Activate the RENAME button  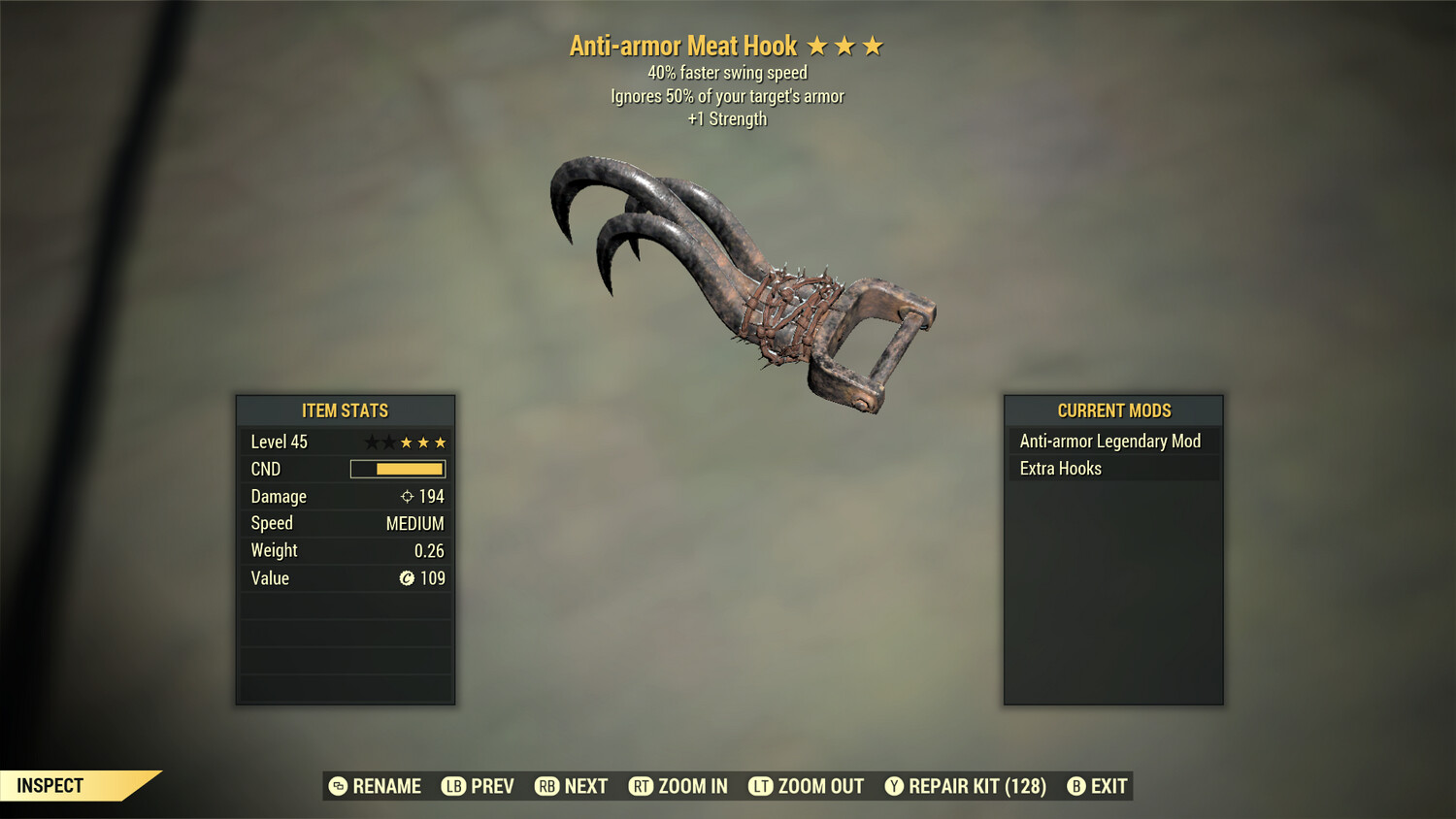[x=388, y=786]
